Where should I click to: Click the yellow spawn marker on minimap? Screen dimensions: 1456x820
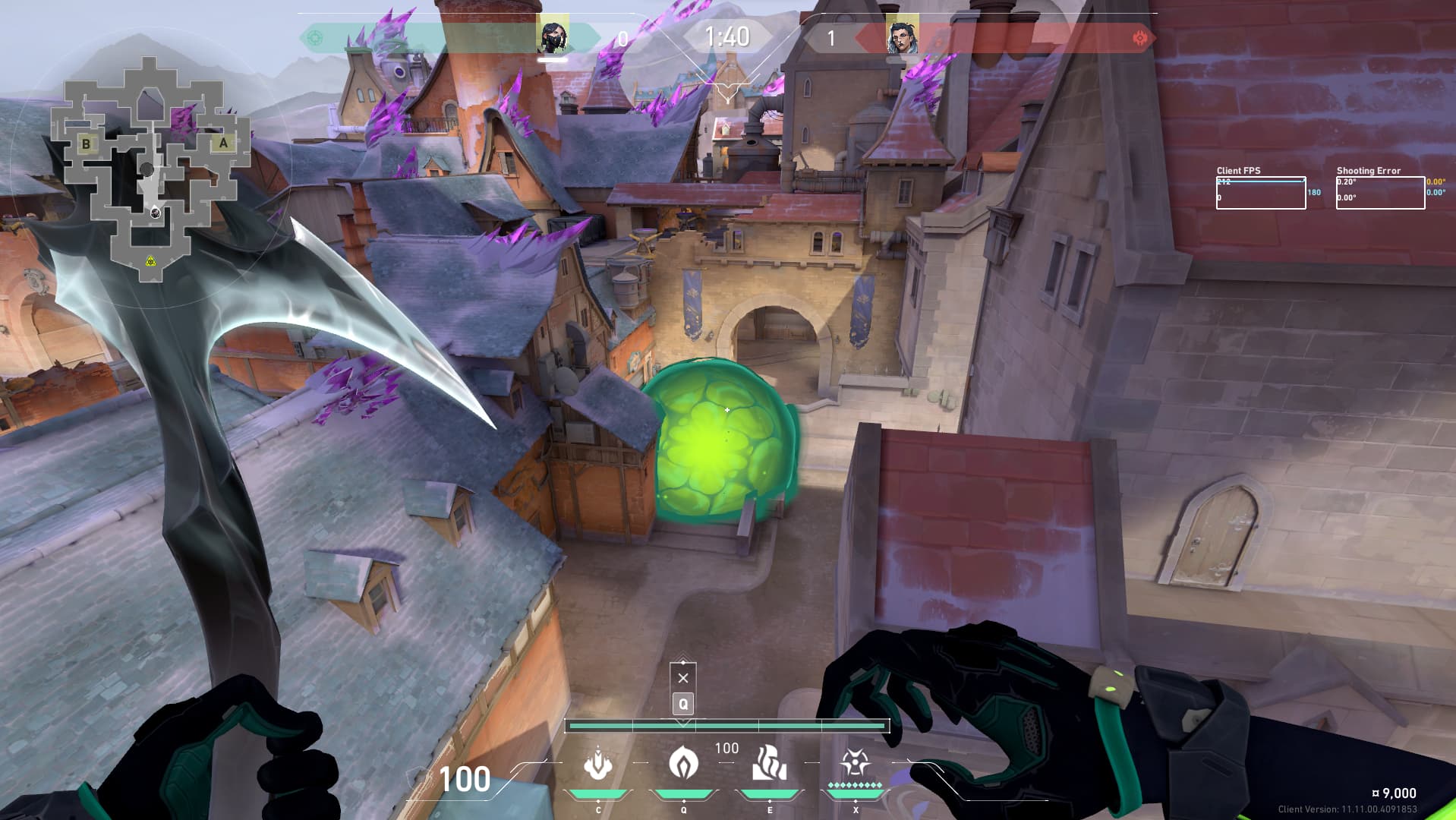pyautogui.click(x=151, y=261)
